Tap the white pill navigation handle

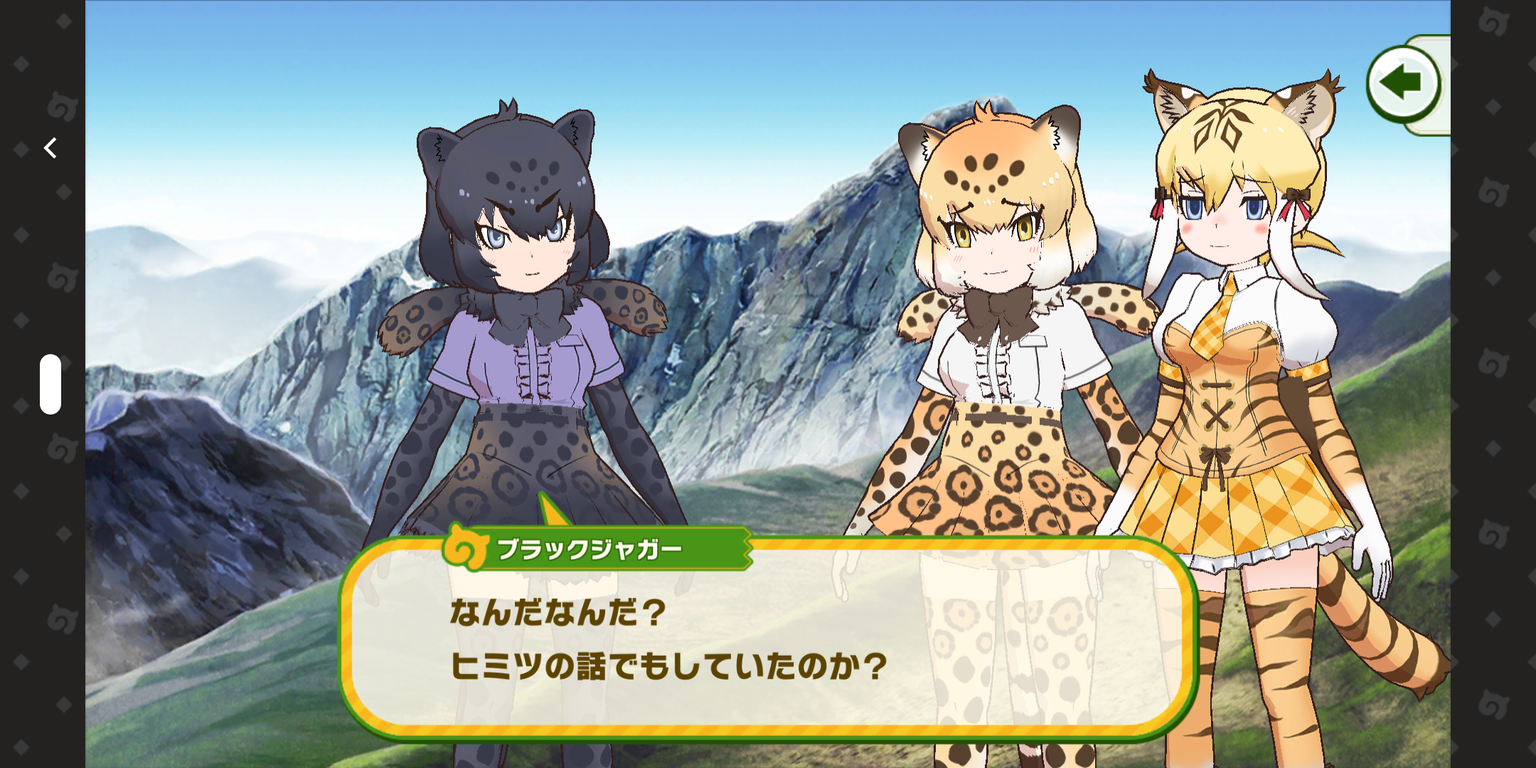point(49,384)
